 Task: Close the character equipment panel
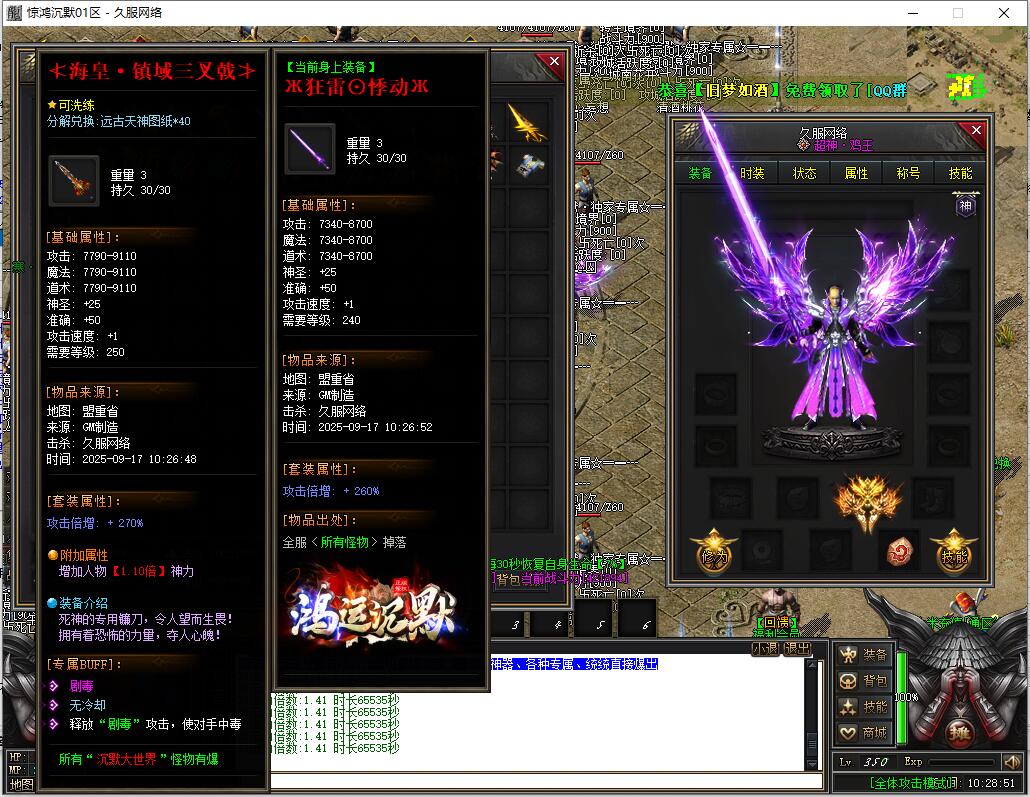(976, 131)
